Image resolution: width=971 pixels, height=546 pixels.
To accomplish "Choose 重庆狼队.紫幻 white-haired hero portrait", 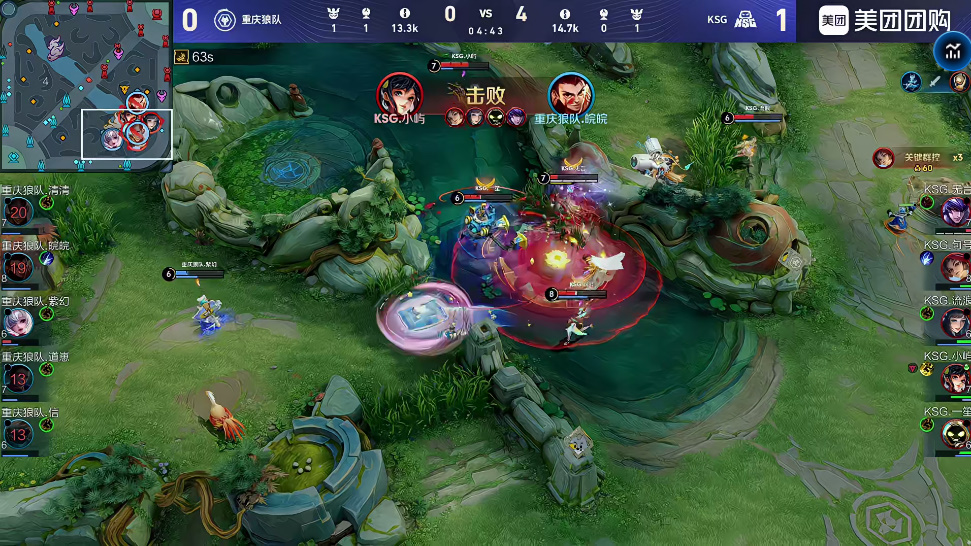I will click(19, 322).
